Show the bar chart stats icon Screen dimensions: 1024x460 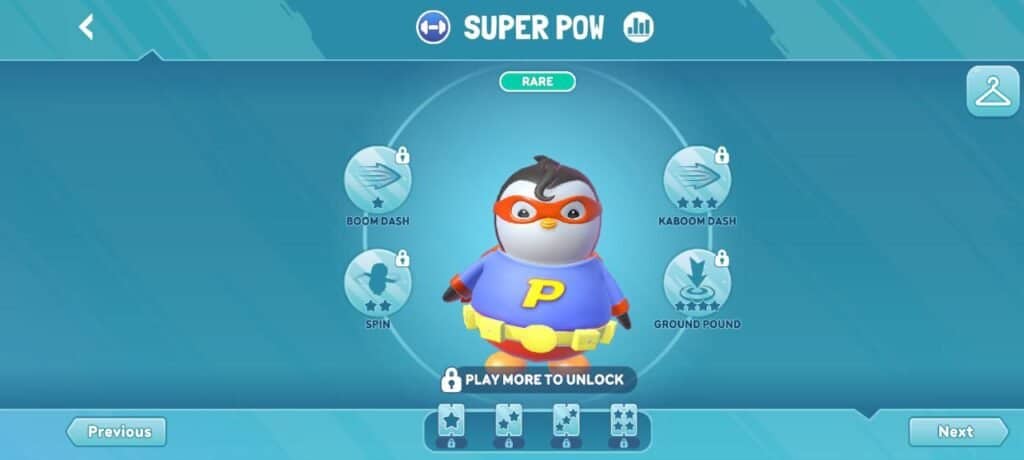coord(638,27)
